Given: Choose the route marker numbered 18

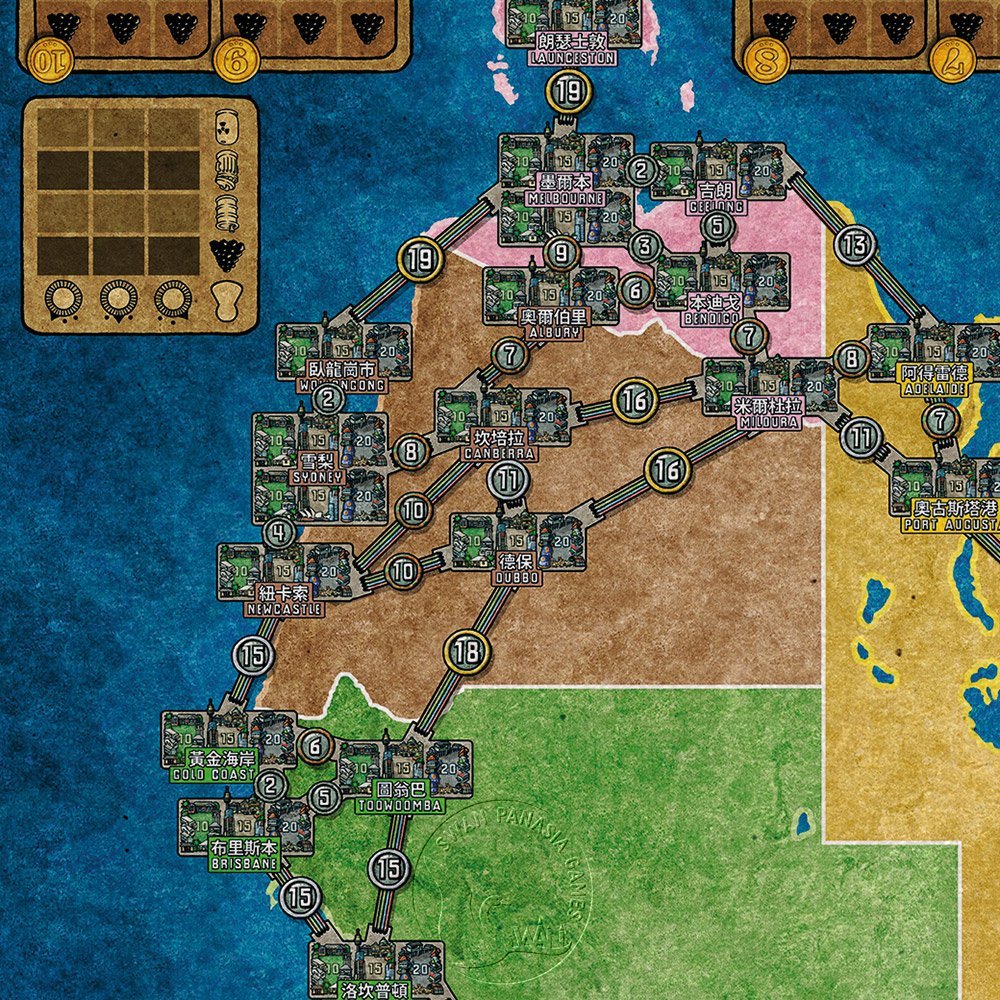Looking at the screenshot, I should pyautogui.click(x=466, y=653).
